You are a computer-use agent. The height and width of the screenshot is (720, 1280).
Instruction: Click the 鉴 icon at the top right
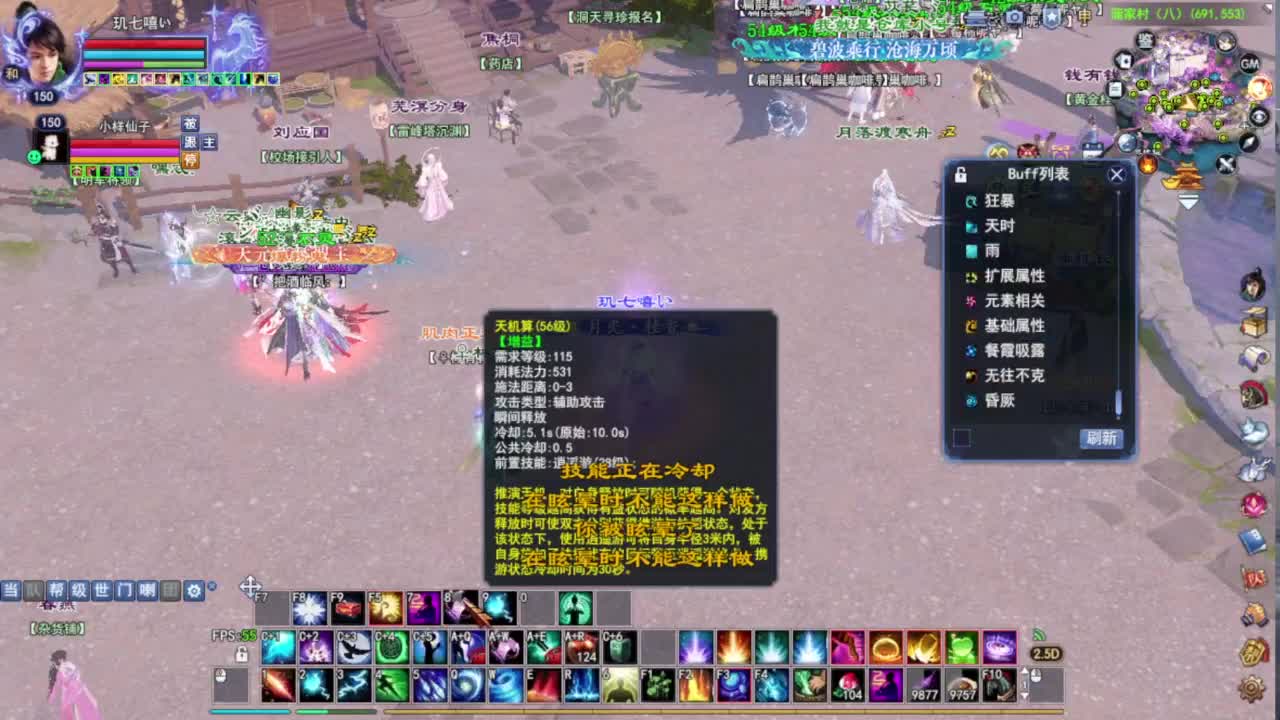click(x=1145, y=42)
